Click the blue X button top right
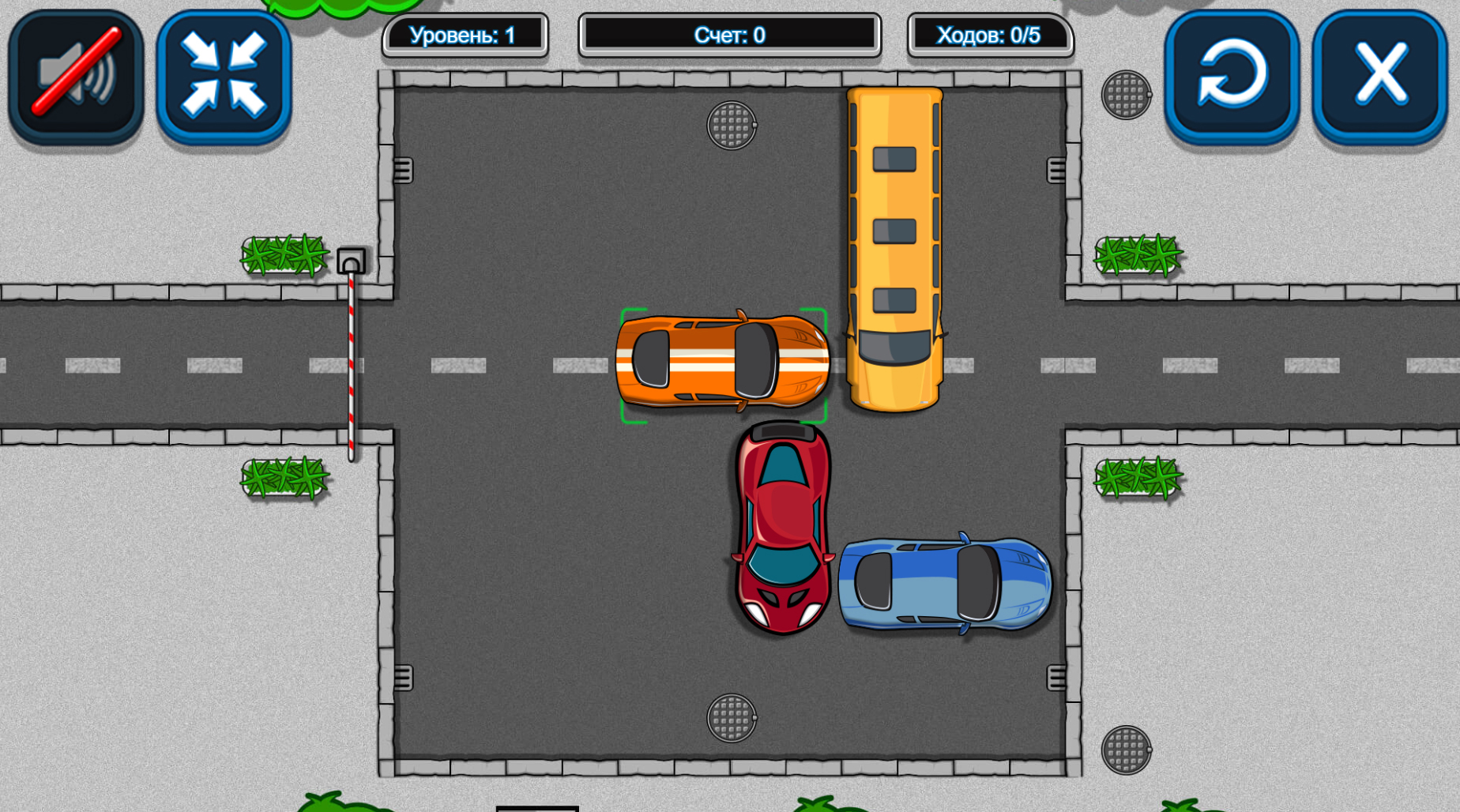 1381,75
